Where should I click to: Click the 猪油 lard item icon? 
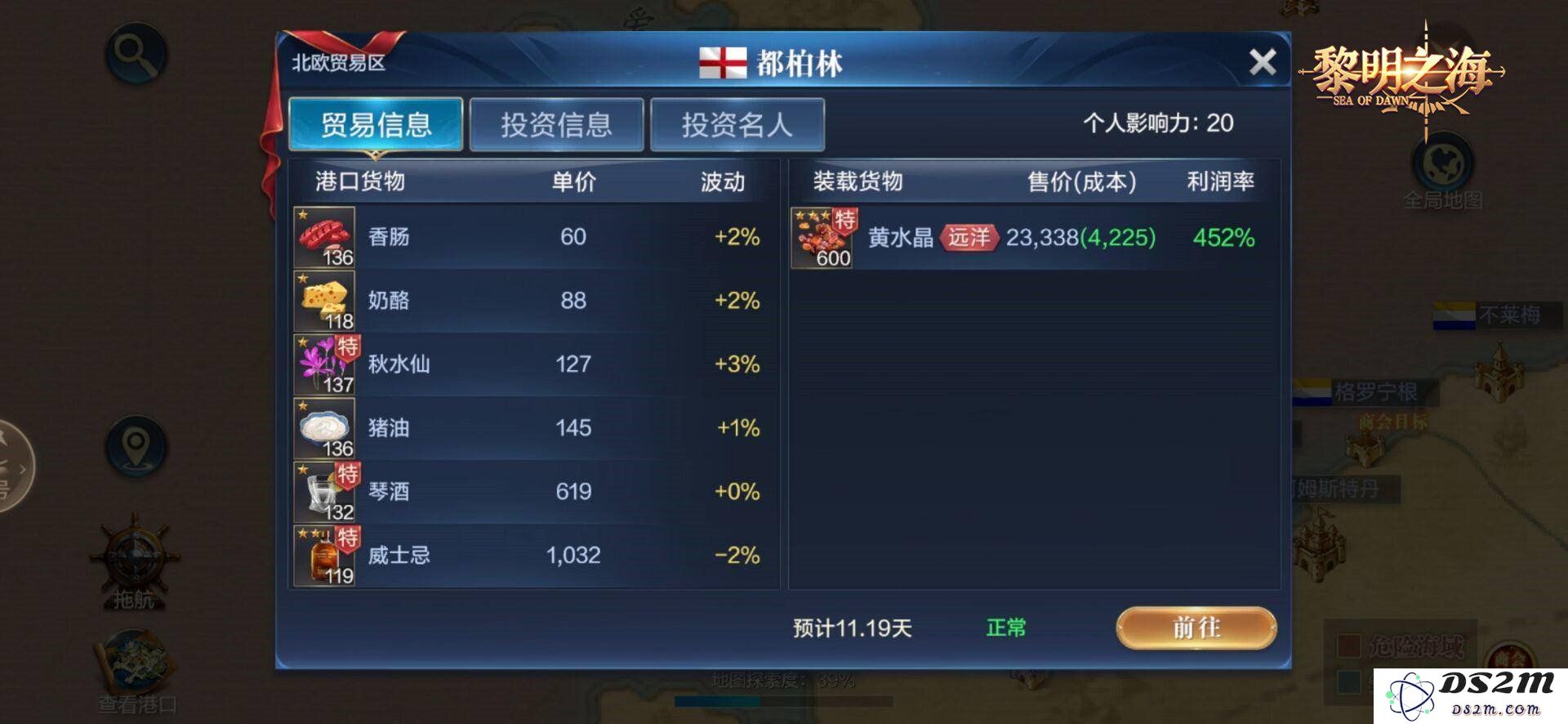tap(324, 427)
